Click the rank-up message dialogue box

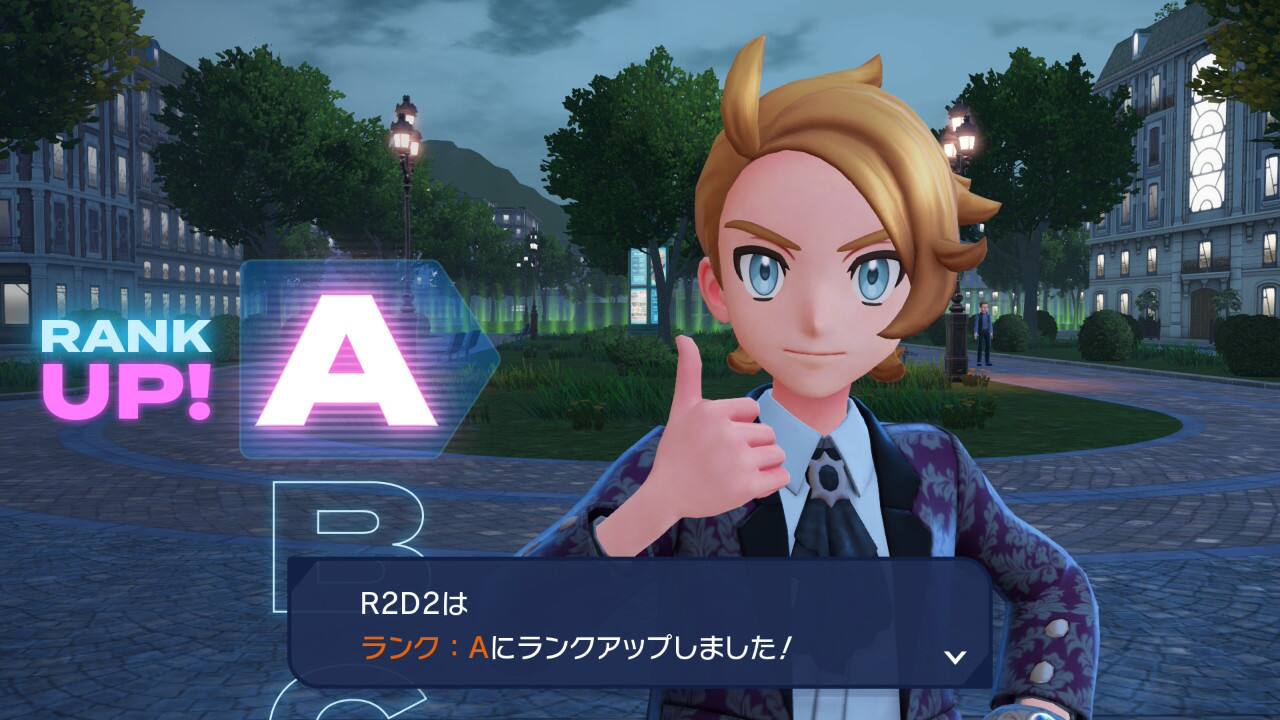[x=638, y=622]
